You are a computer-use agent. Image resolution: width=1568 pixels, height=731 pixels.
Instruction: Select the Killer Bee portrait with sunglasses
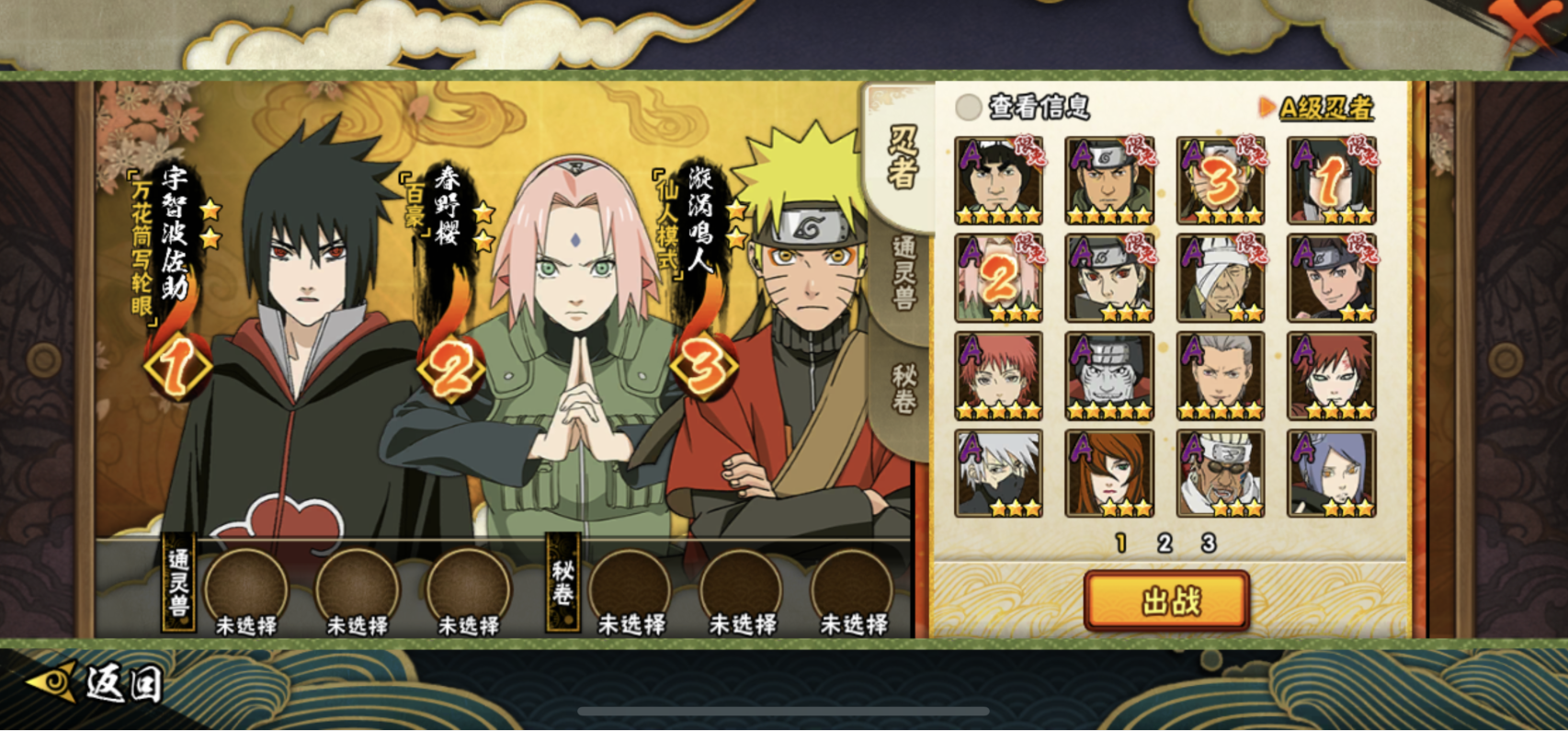coord(1221,474)
